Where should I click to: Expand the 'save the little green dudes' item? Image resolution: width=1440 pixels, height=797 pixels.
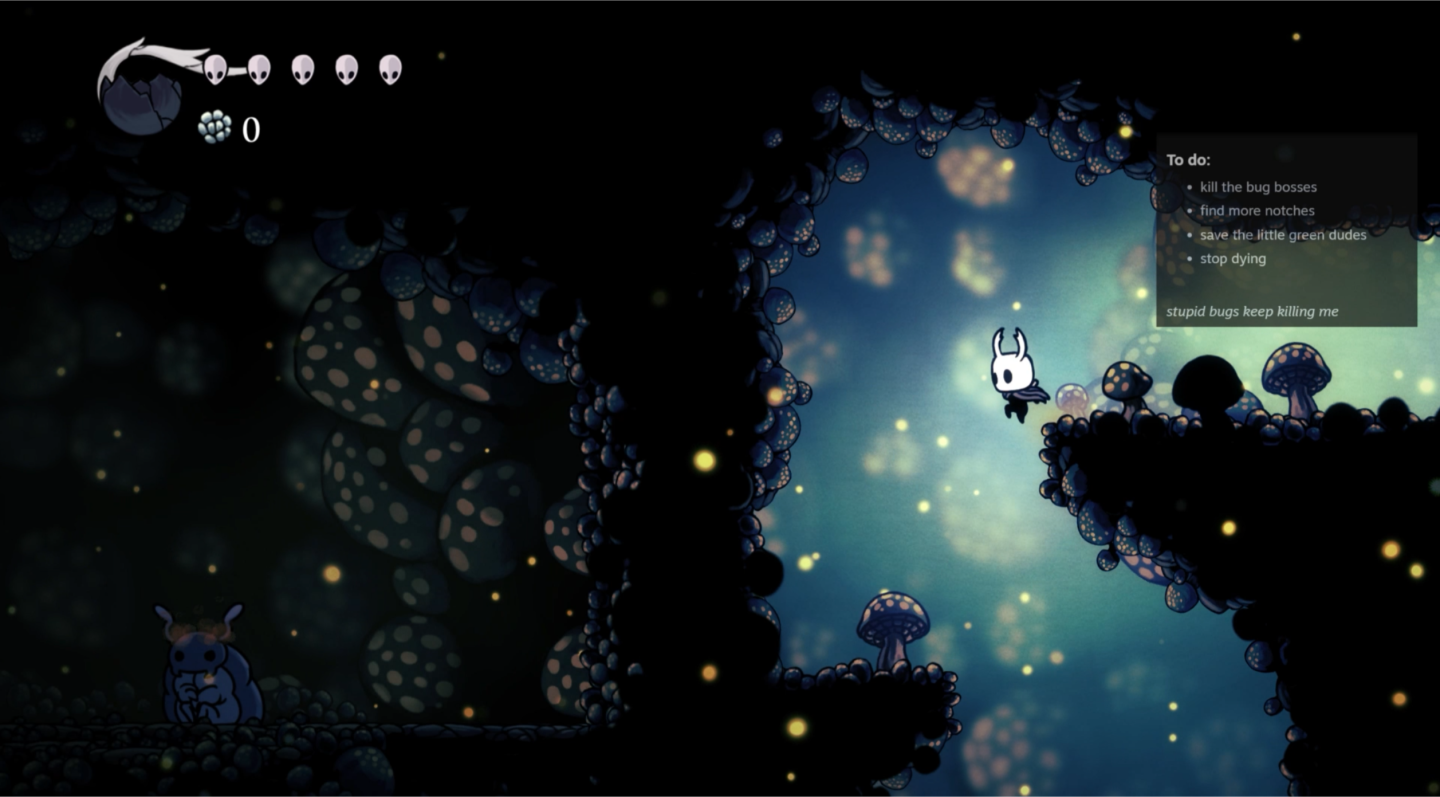[1282, 235]
